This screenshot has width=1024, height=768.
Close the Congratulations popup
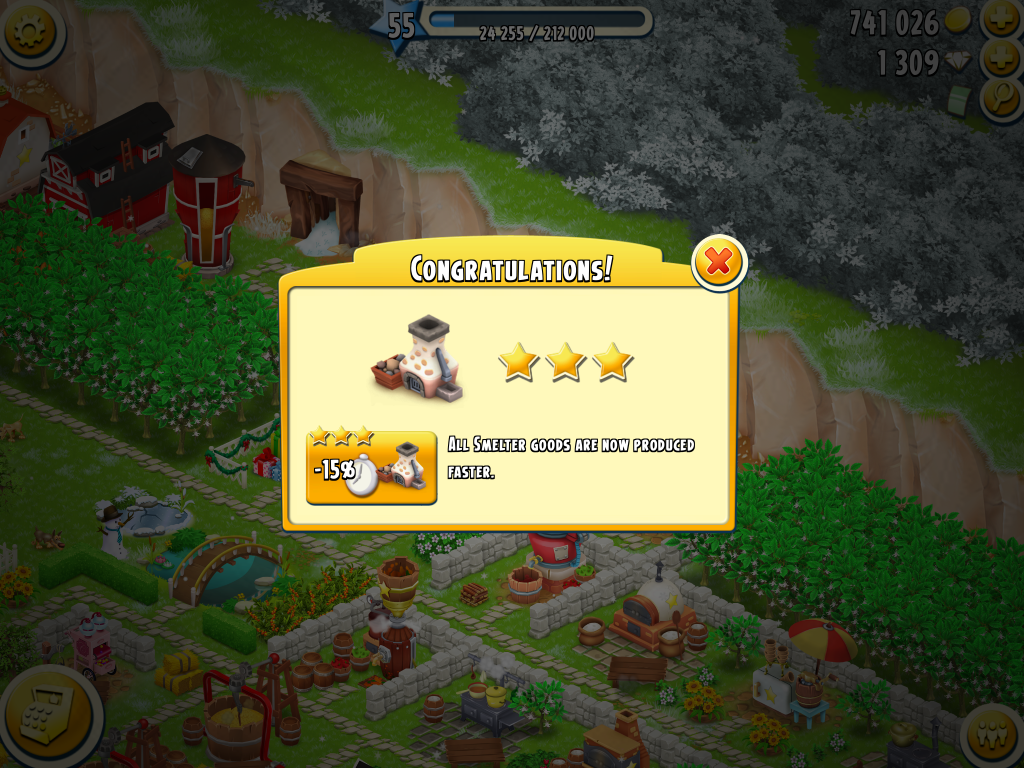718,262
